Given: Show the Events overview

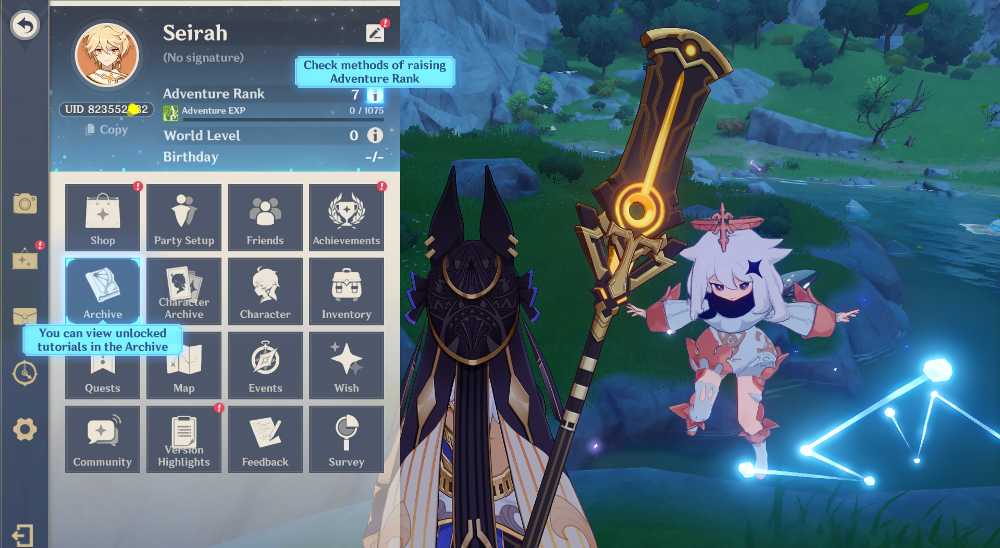Looking at the screenshot, I should coord(265,365).
